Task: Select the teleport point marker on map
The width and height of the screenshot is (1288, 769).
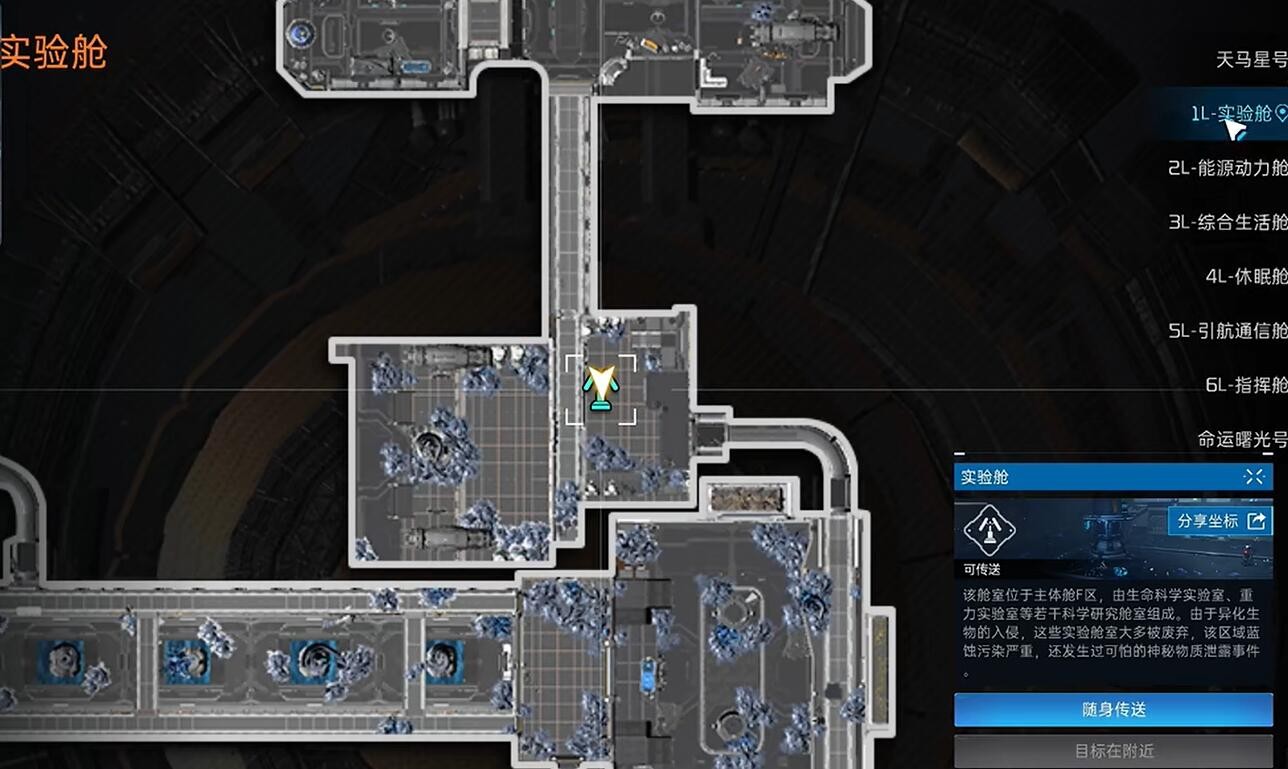Action: [600, 389]
